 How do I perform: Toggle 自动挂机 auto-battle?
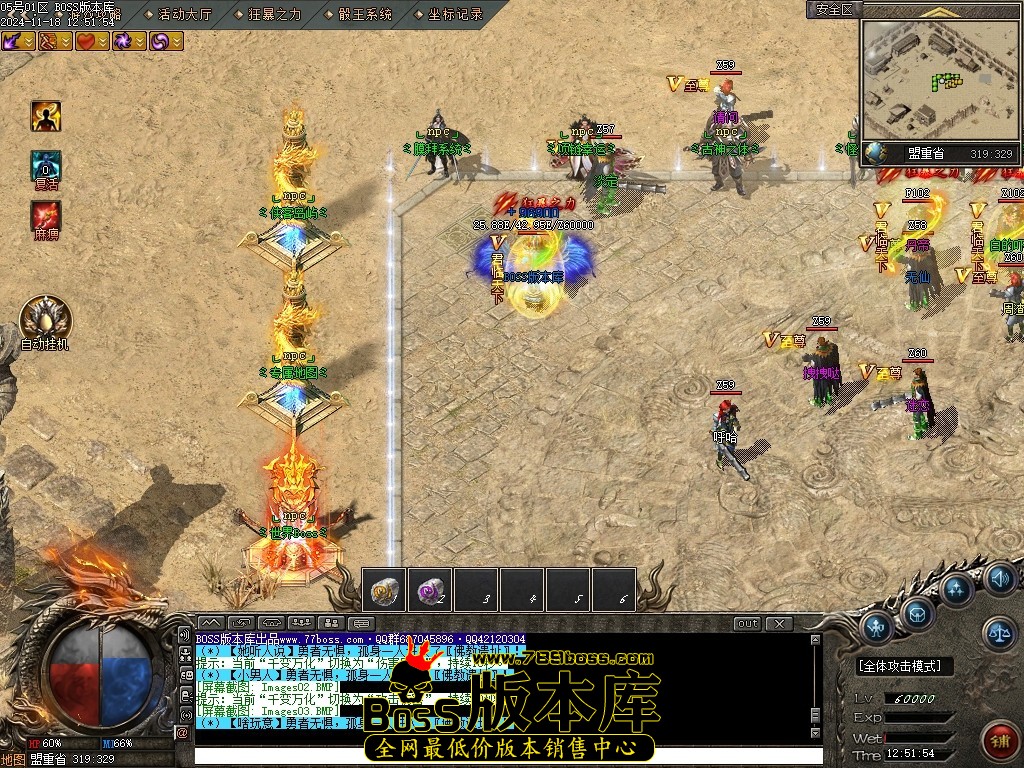[x=46, y=318]
